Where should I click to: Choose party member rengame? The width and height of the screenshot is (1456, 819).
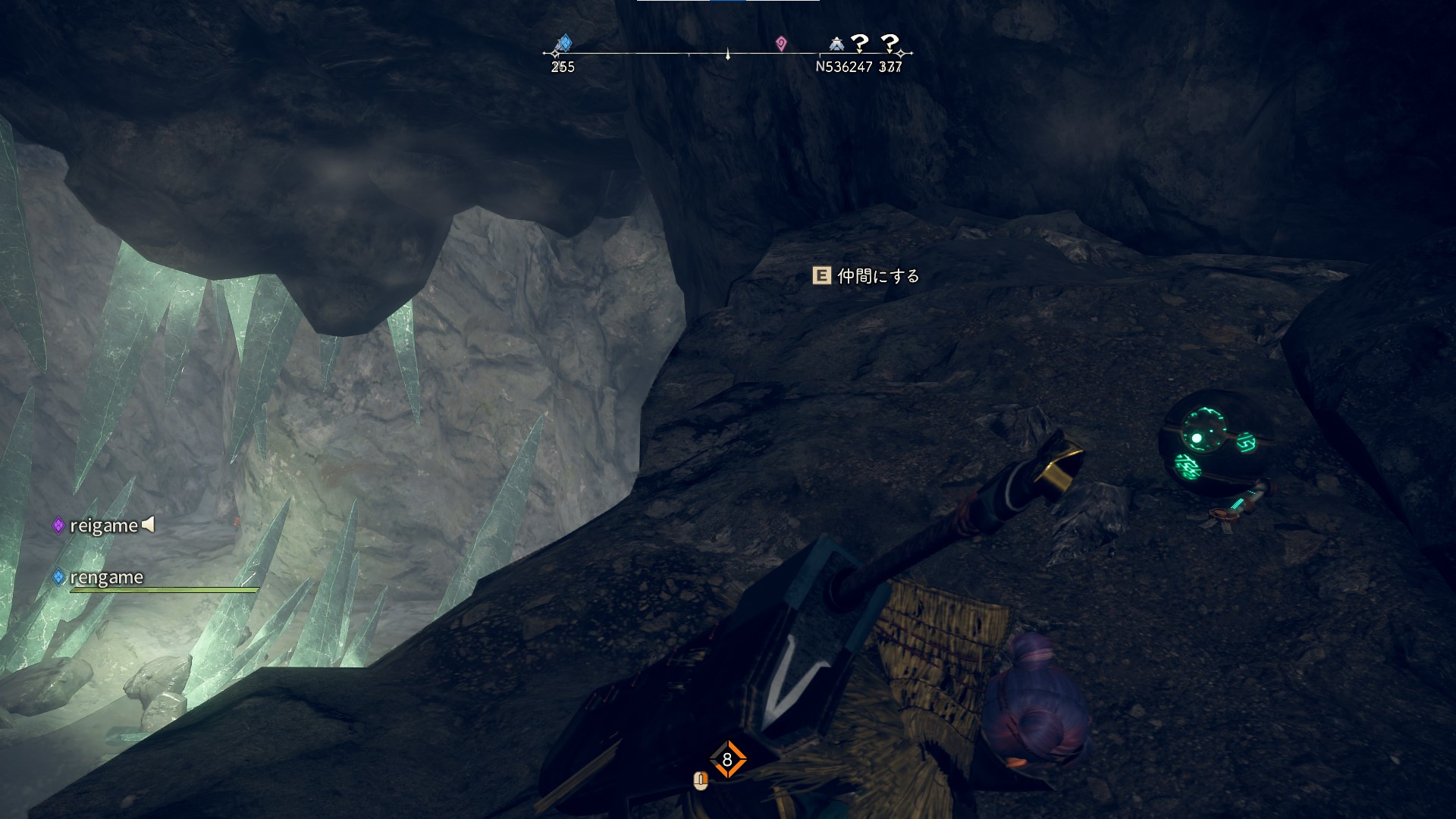[105, 578]
